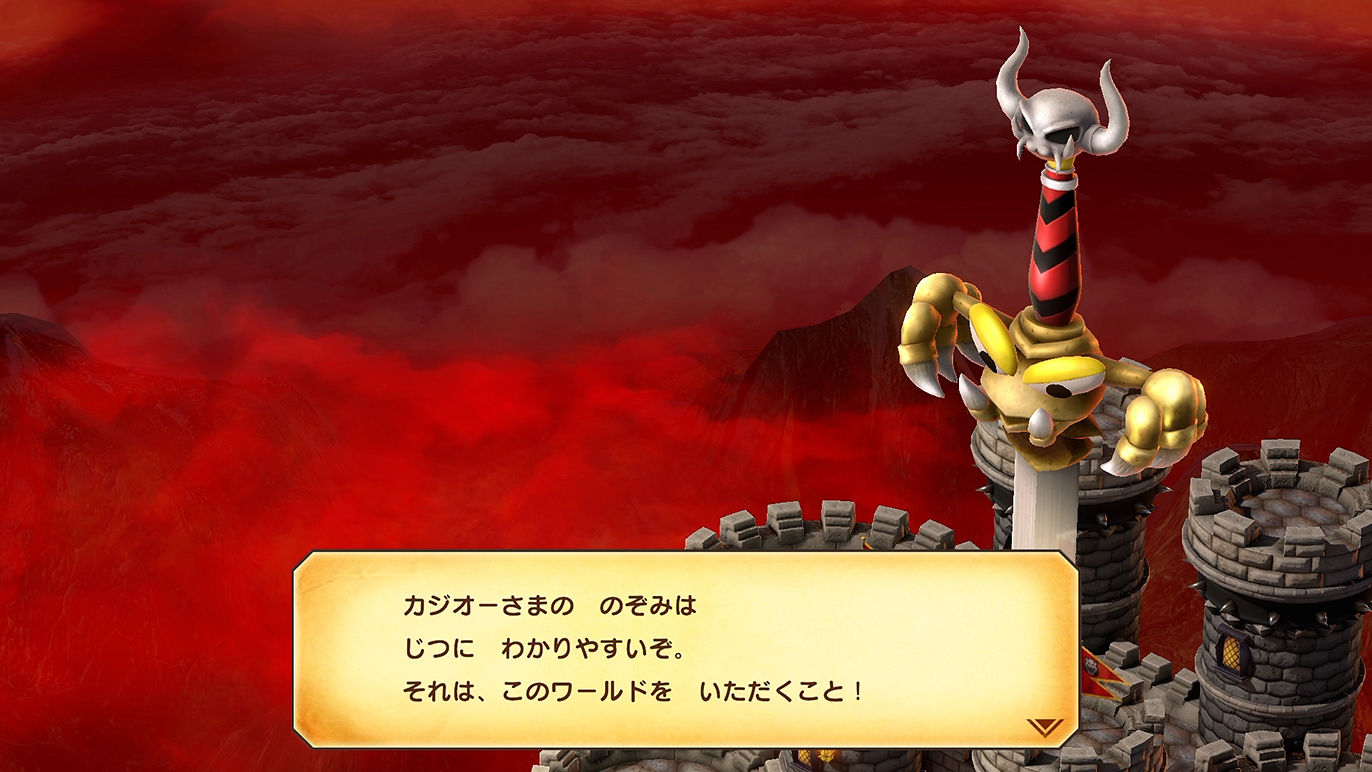Click the red flag emblem on the tower
The width and height of the screenshot is (1372, 772).
[x=1090, y=665]
